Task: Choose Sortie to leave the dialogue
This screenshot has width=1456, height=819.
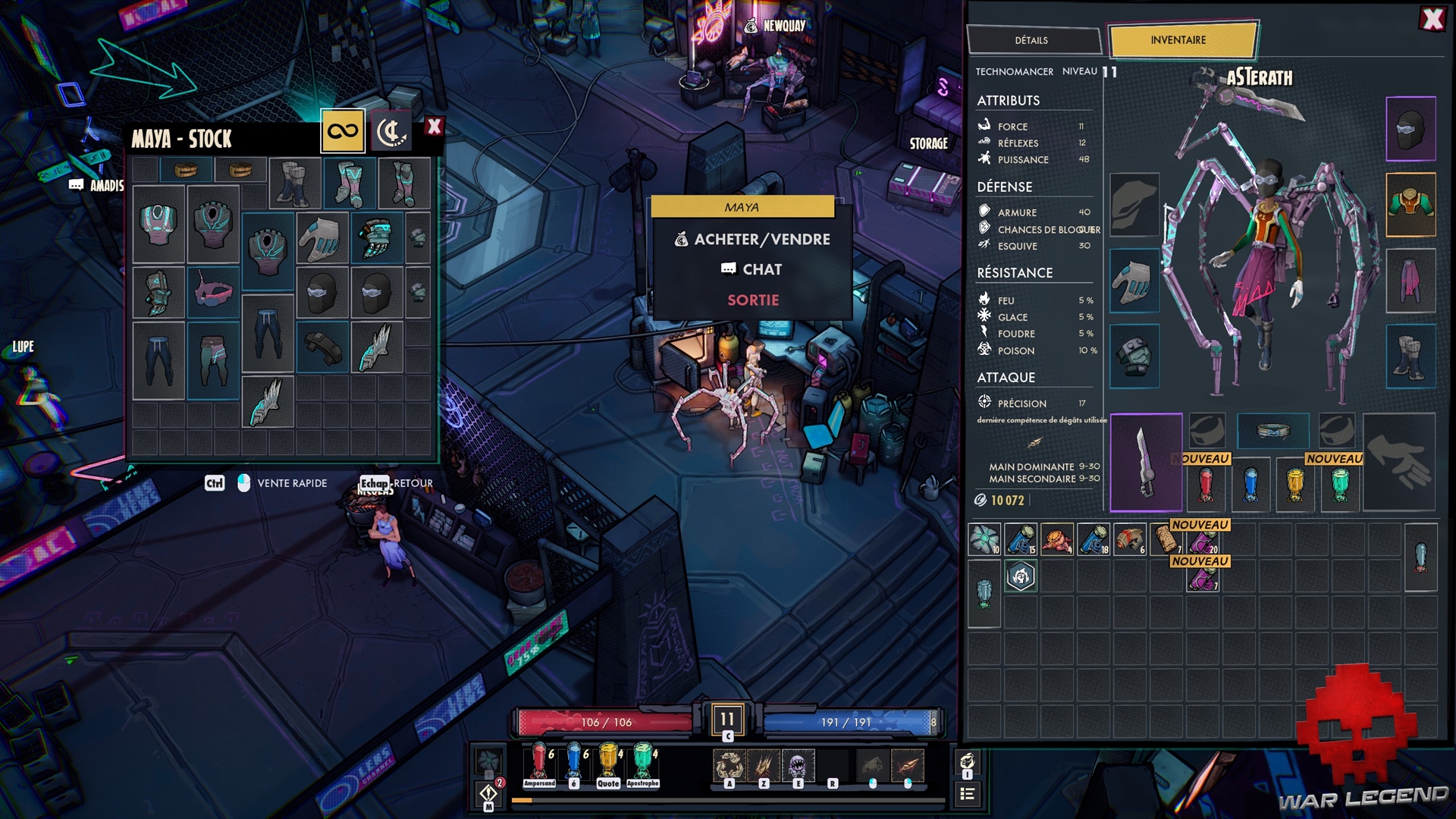Action: tap(752, 300)
